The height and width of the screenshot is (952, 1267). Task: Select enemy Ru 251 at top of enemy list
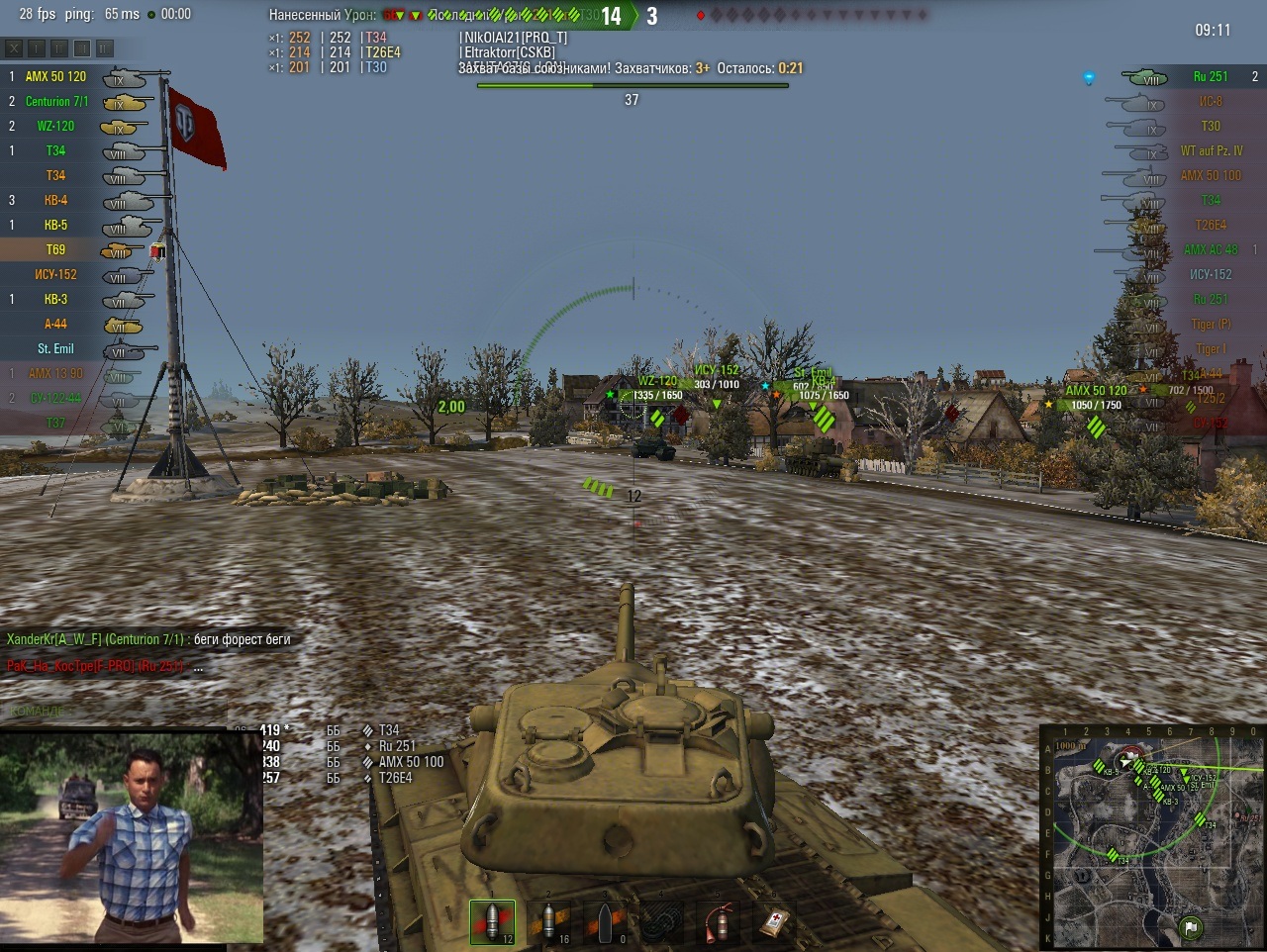(1210, 76)
